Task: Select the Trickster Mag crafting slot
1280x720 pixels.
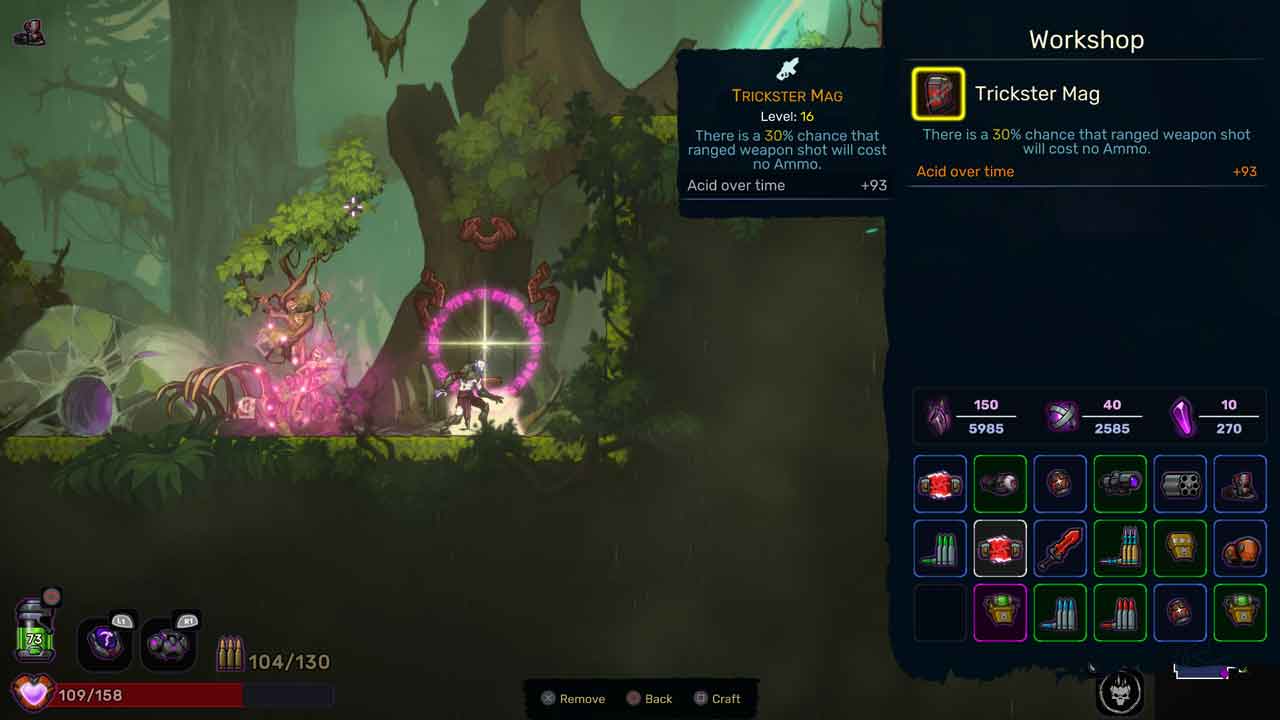Action: pos(938,94)
